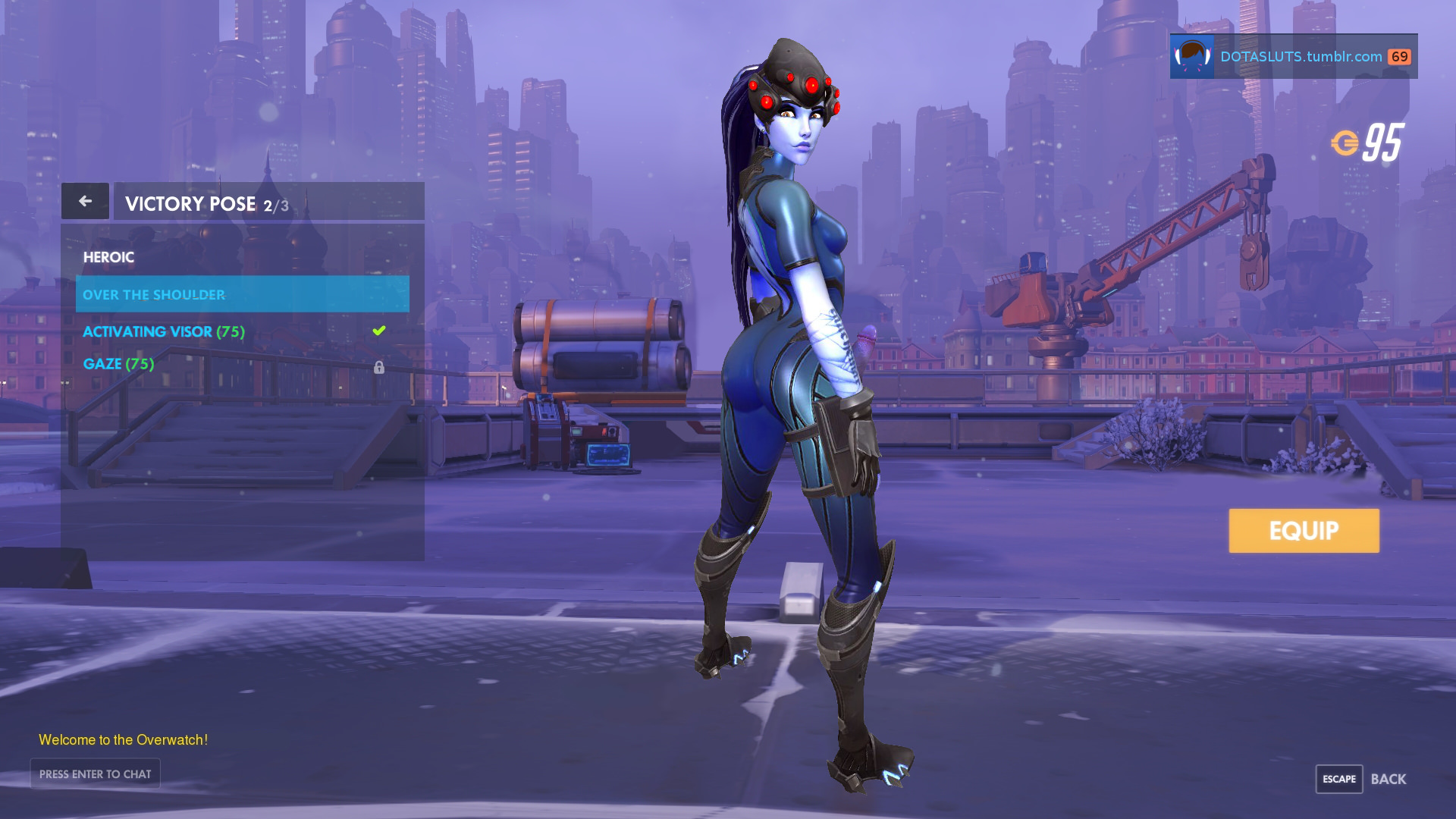The height and width of the screenshot is (819, 1456).
Task: Choose the Over the Shoulder pose
Action: coord(242,294)
